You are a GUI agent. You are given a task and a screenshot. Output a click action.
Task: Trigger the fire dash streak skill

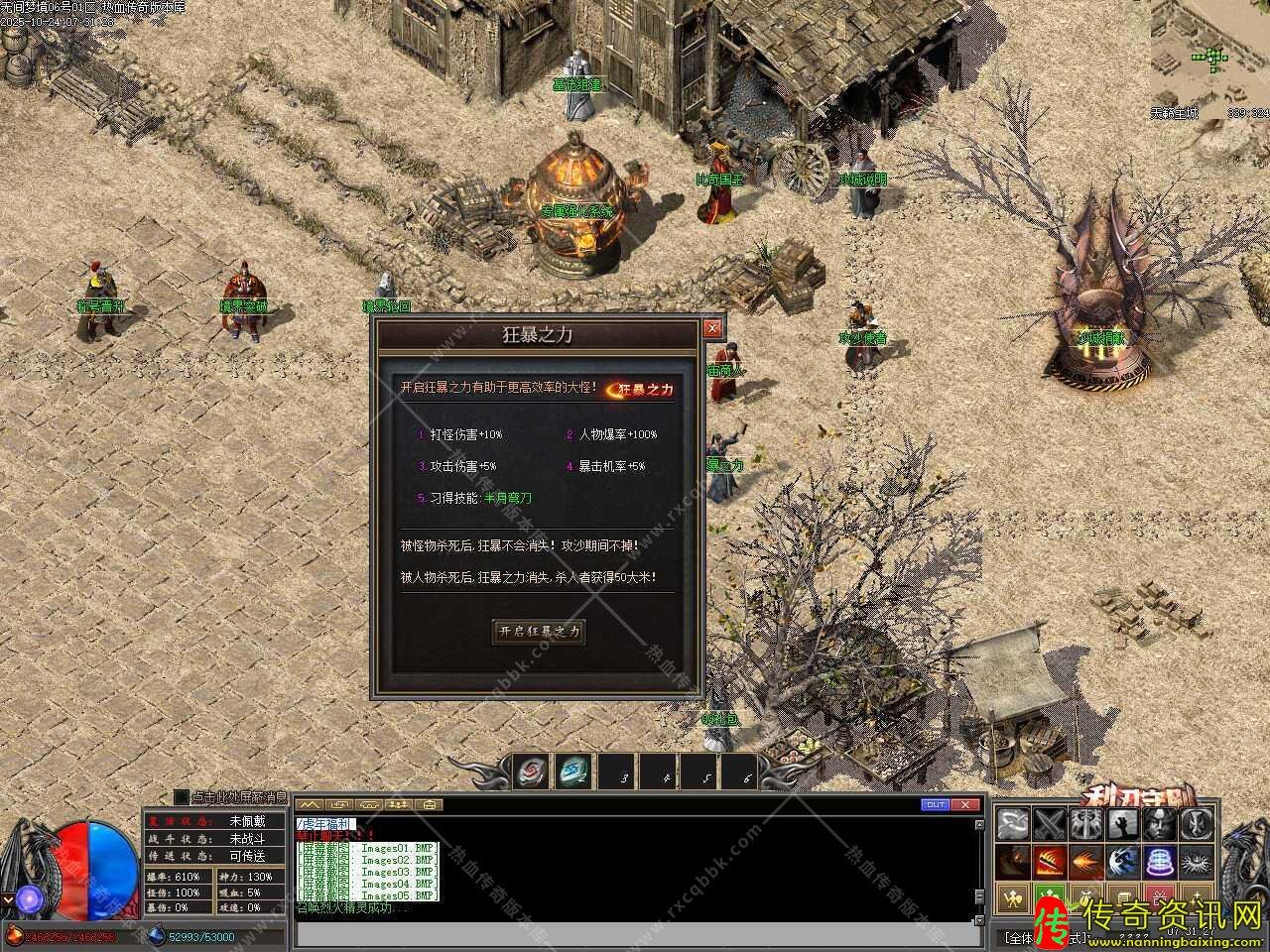pos(1086,861)
